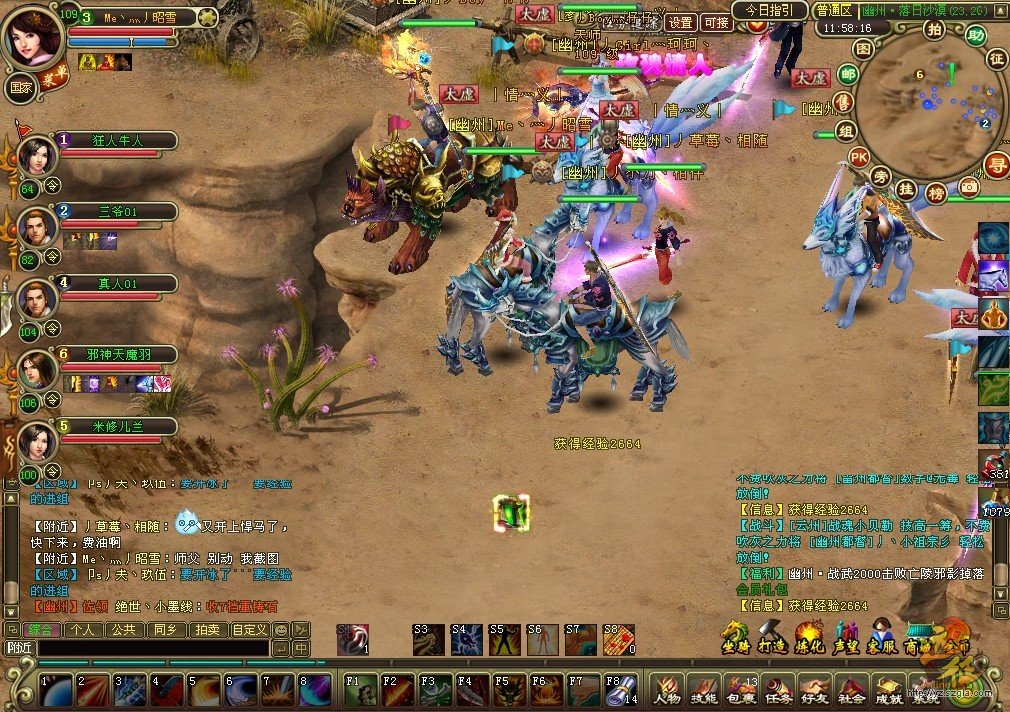Open the 任务 quest log
This screenshot has height=712, width=1010.
pos(777,691)
